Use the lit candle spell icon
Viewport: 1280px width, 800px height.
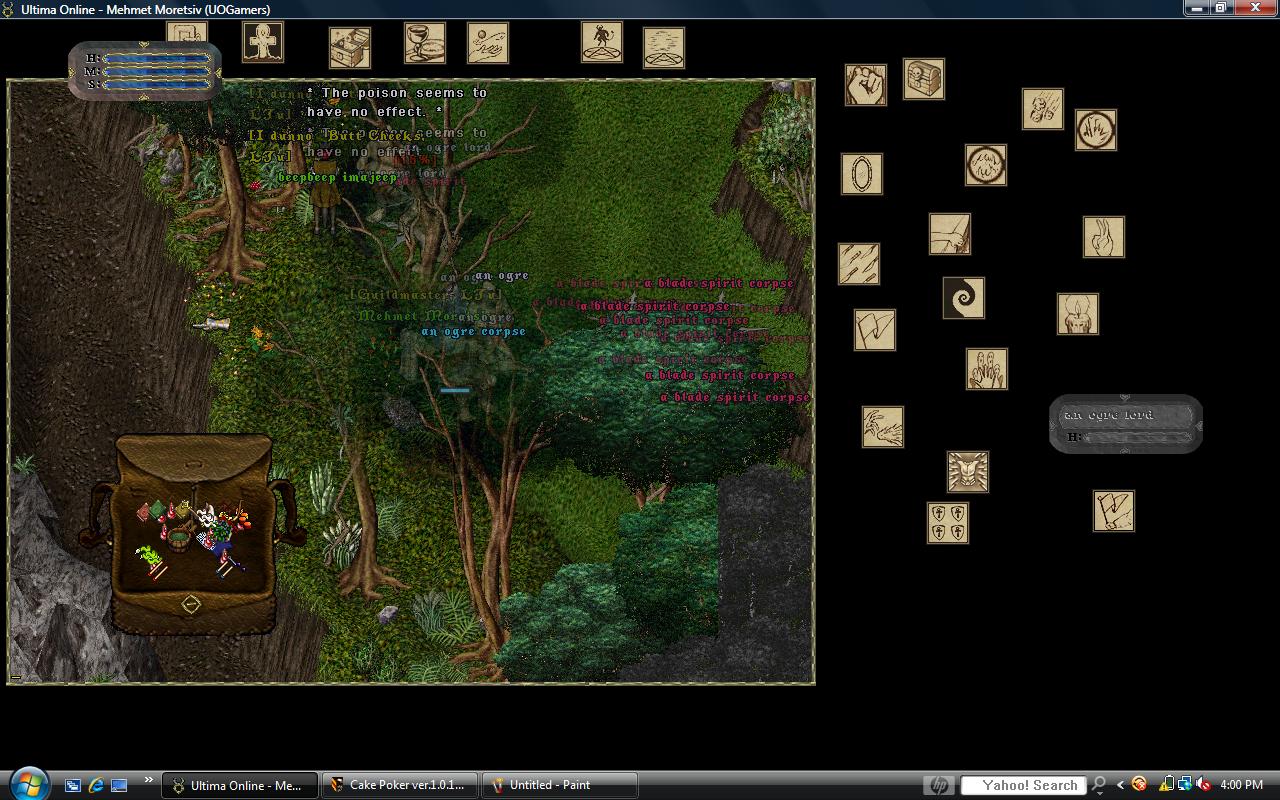click(x=1078, y=314)
